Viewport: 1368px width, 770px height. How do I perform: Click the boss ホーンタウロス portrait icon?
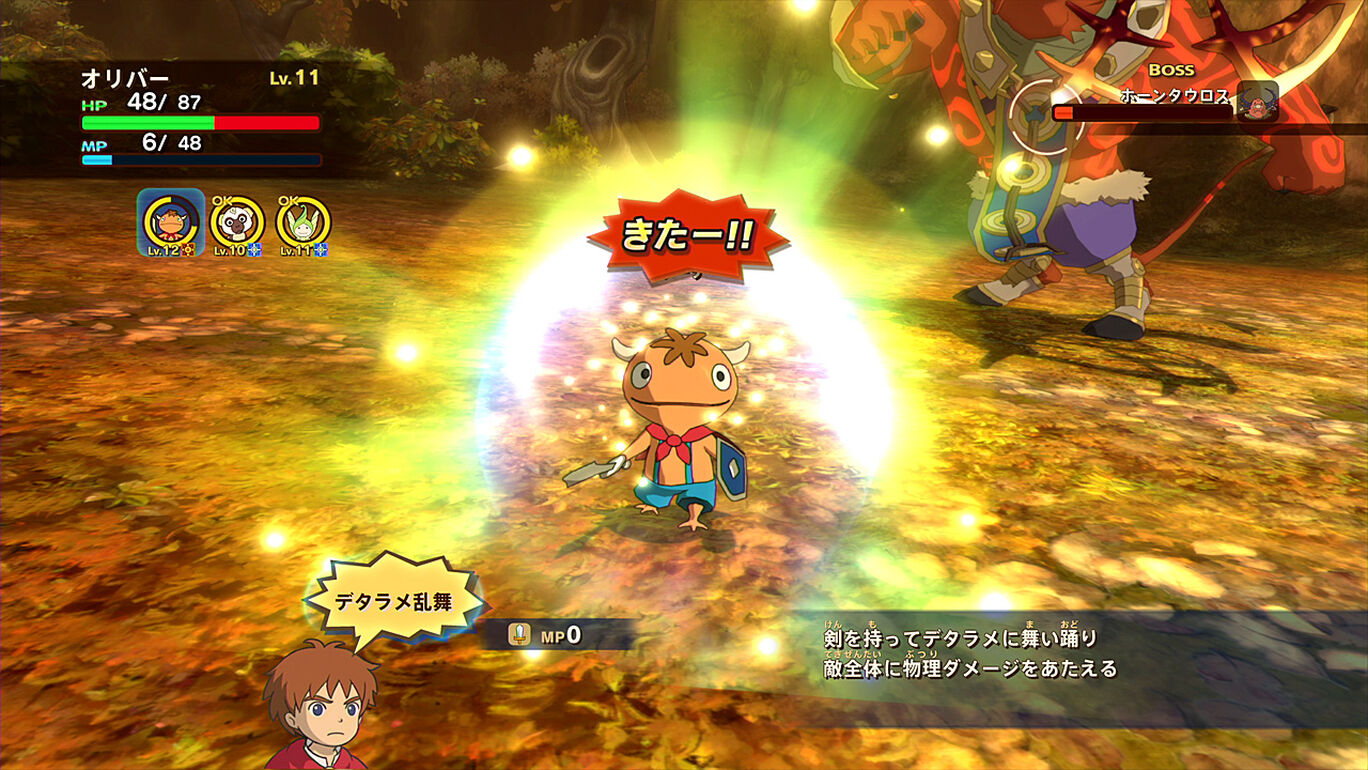click(1257, 101)
